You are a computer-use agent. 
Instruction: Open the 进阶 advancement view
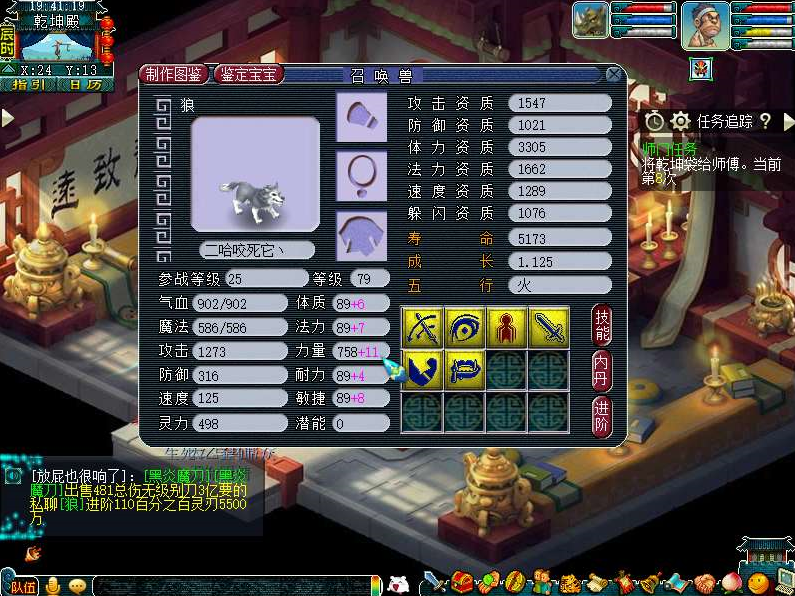(602, 411)
